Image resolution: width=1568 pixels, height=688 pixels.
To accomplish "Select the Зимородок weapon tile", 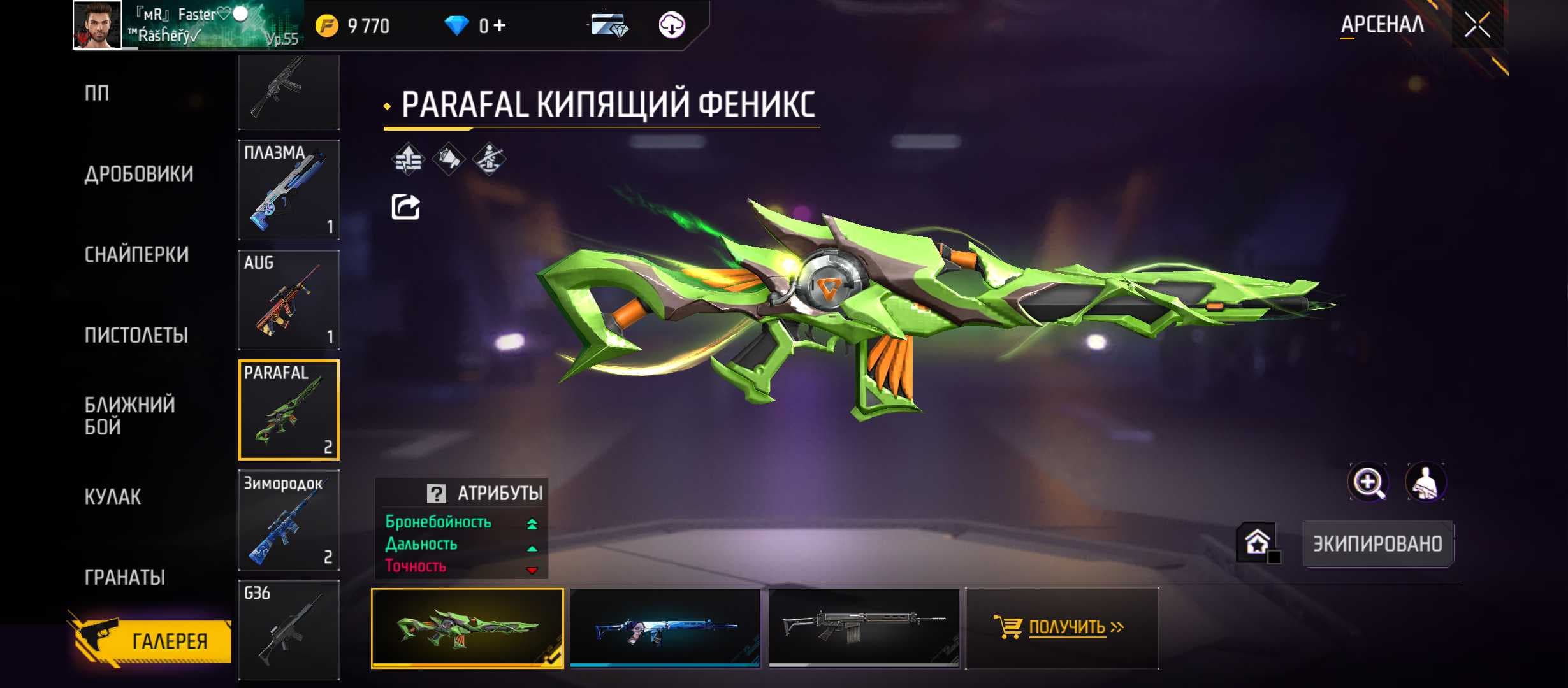I will pyautogui.click(x=289, y=520).
